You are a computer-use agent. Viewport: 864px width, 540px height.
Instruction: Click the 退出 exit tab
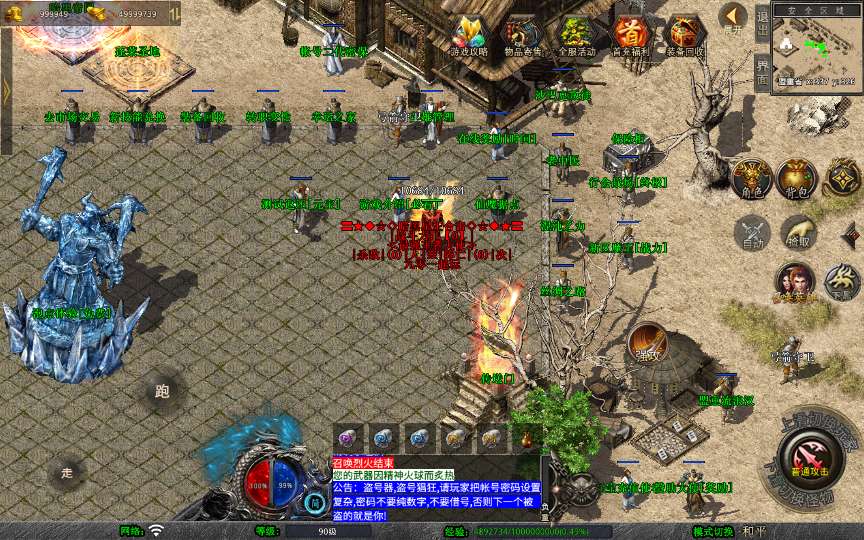tap(763, 21)
